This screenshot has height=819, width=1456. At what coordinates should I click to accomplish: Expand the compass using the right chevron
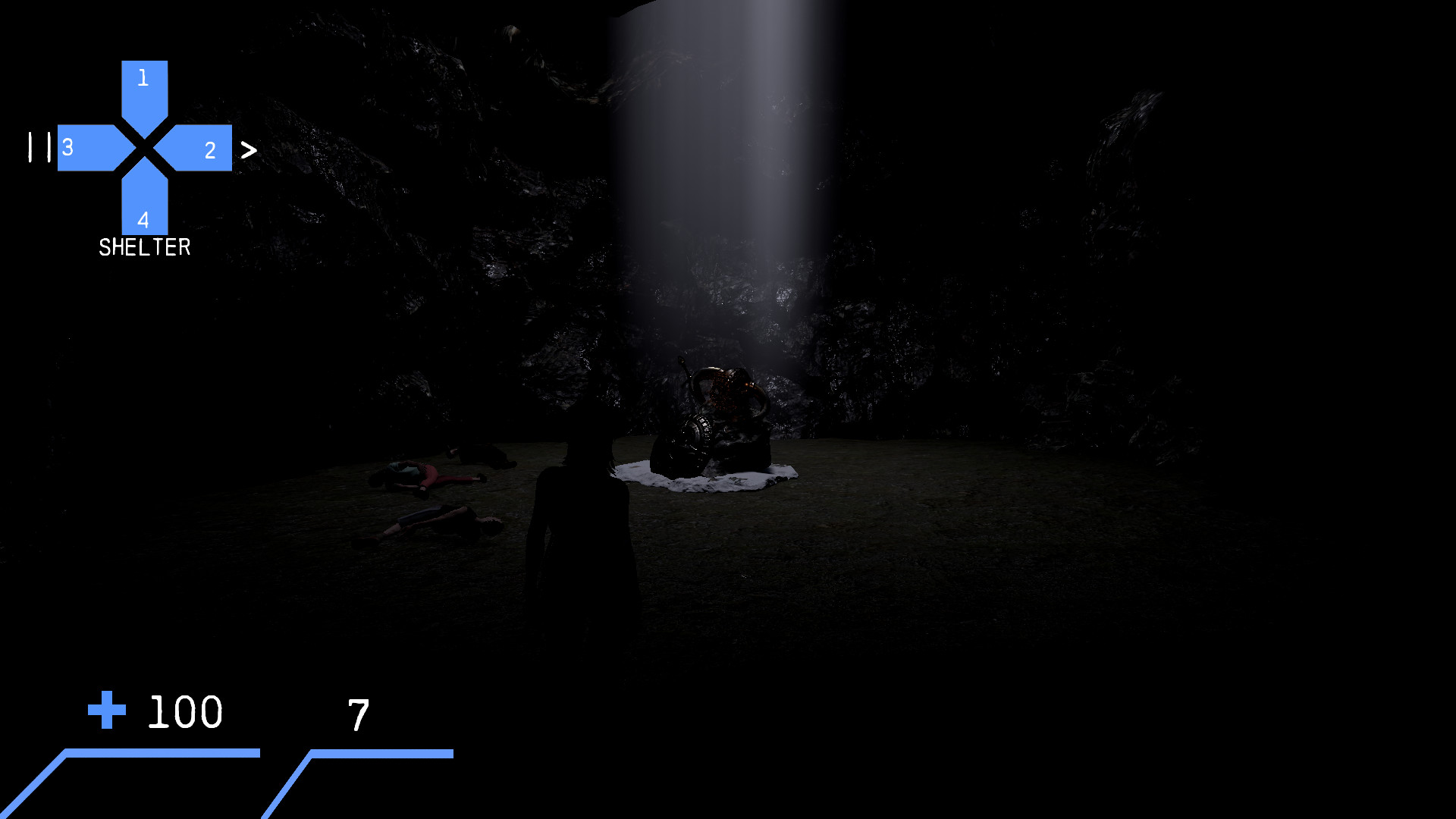click(x=248, y=149)
